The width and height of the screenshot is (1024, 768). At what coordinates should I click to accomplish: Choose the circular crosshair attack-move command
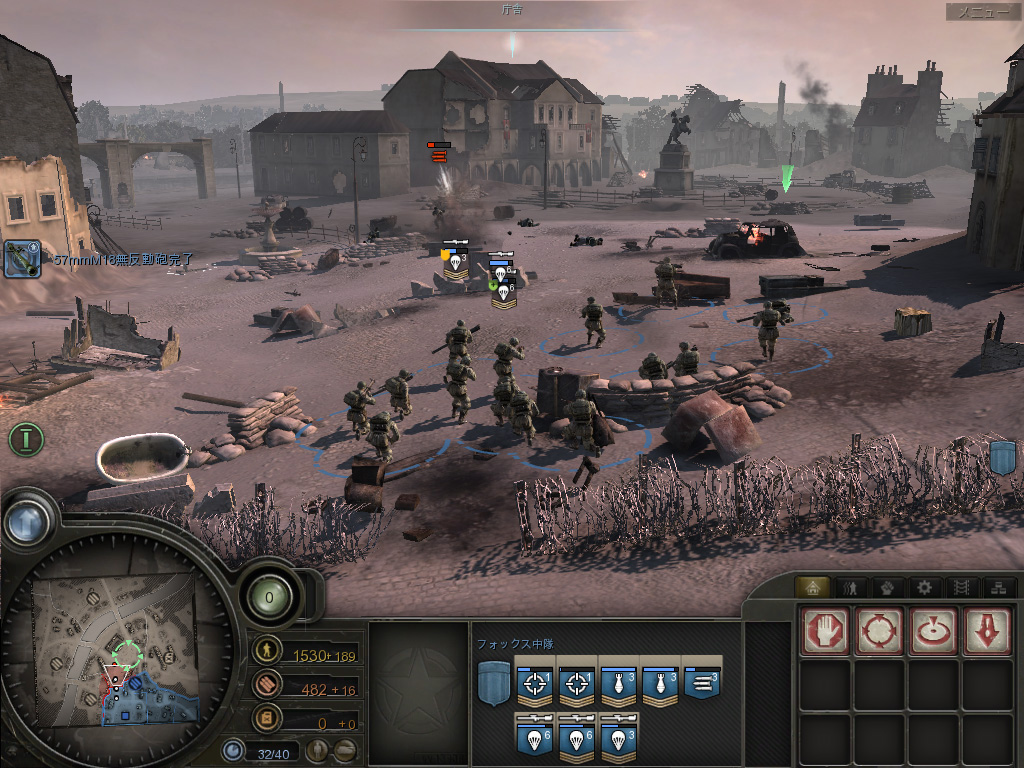(879, 631)
